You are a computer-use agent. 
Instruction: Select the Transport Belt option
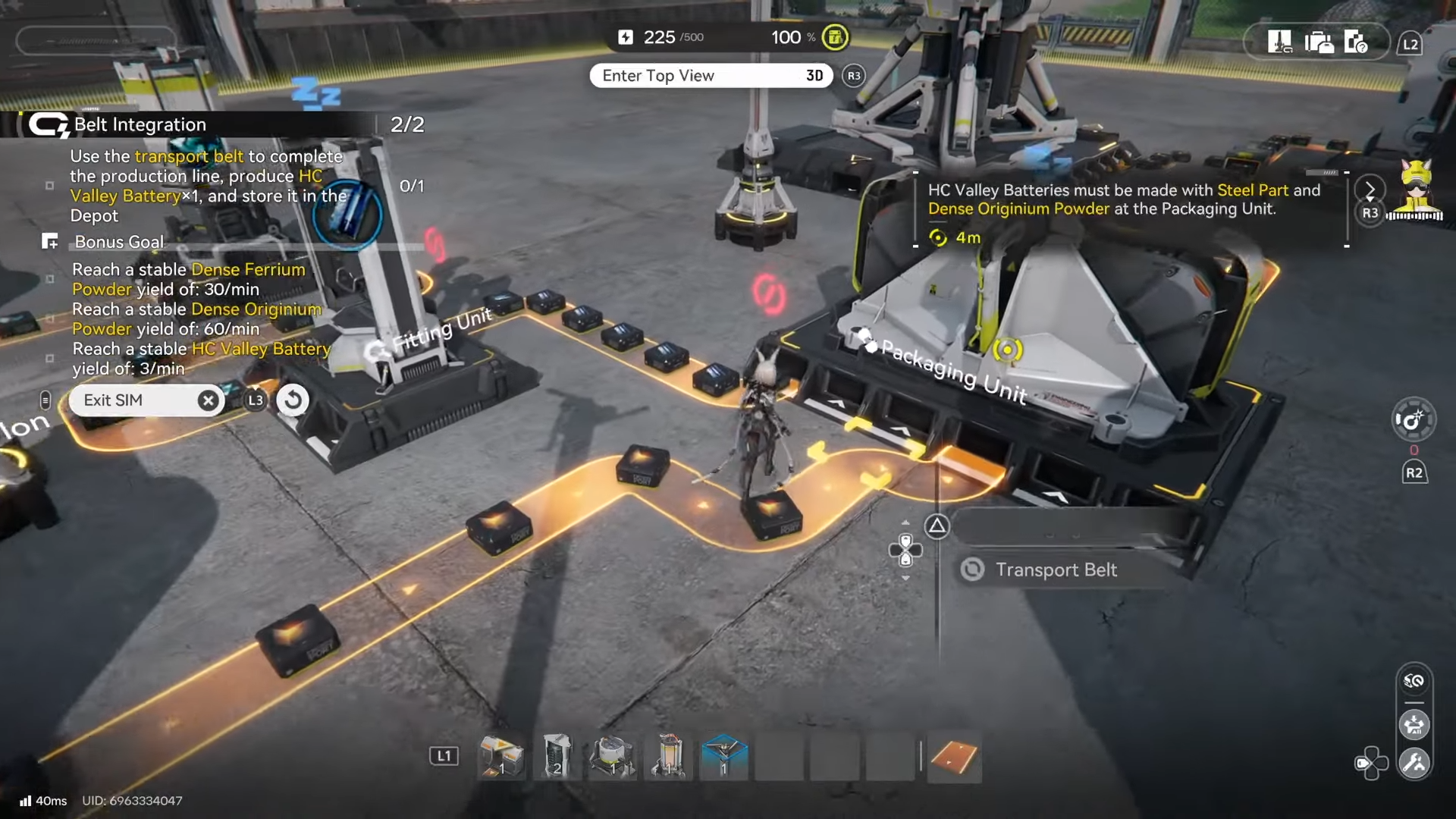1055,570
